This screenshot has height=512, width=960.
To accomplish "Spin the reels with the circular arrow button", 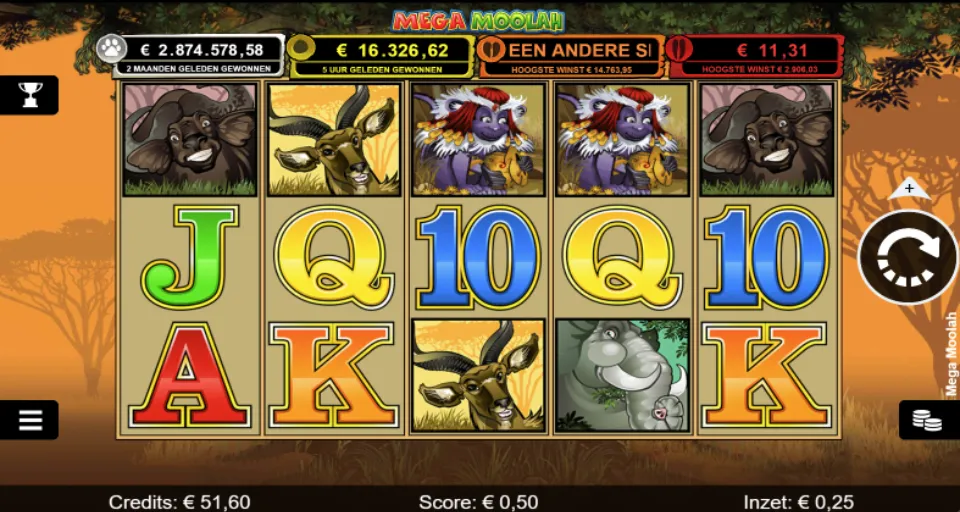I will (x=907, y=258).
